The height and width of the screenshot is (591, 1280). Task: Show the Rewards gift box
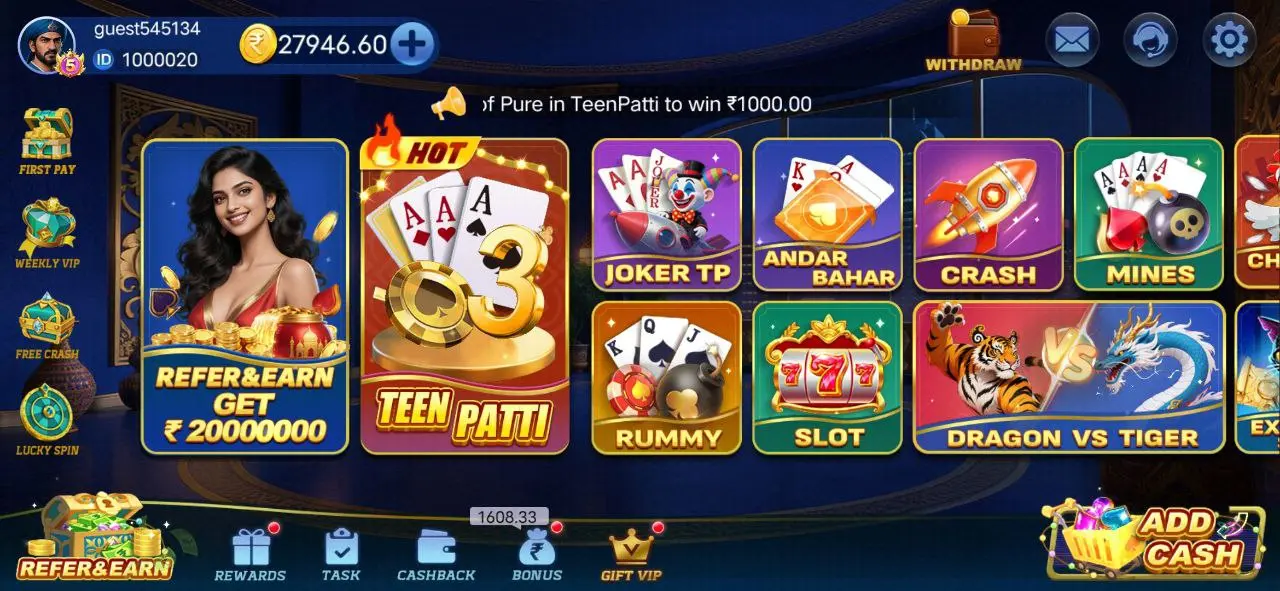(x=250, y=555)
